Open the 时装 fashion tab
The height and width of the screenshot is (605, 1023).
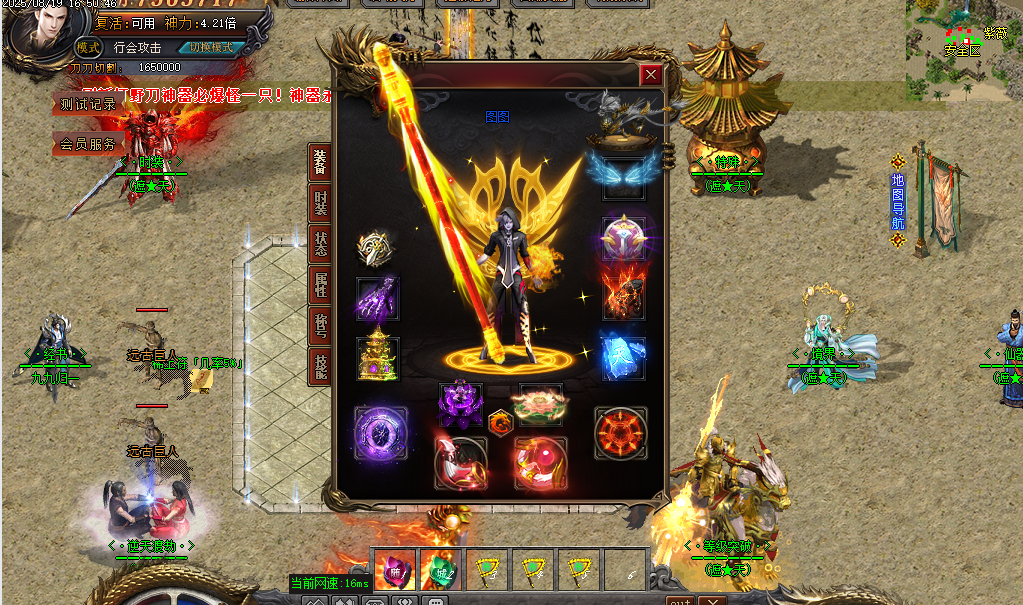pyautogui.click(x=320, y=204)
